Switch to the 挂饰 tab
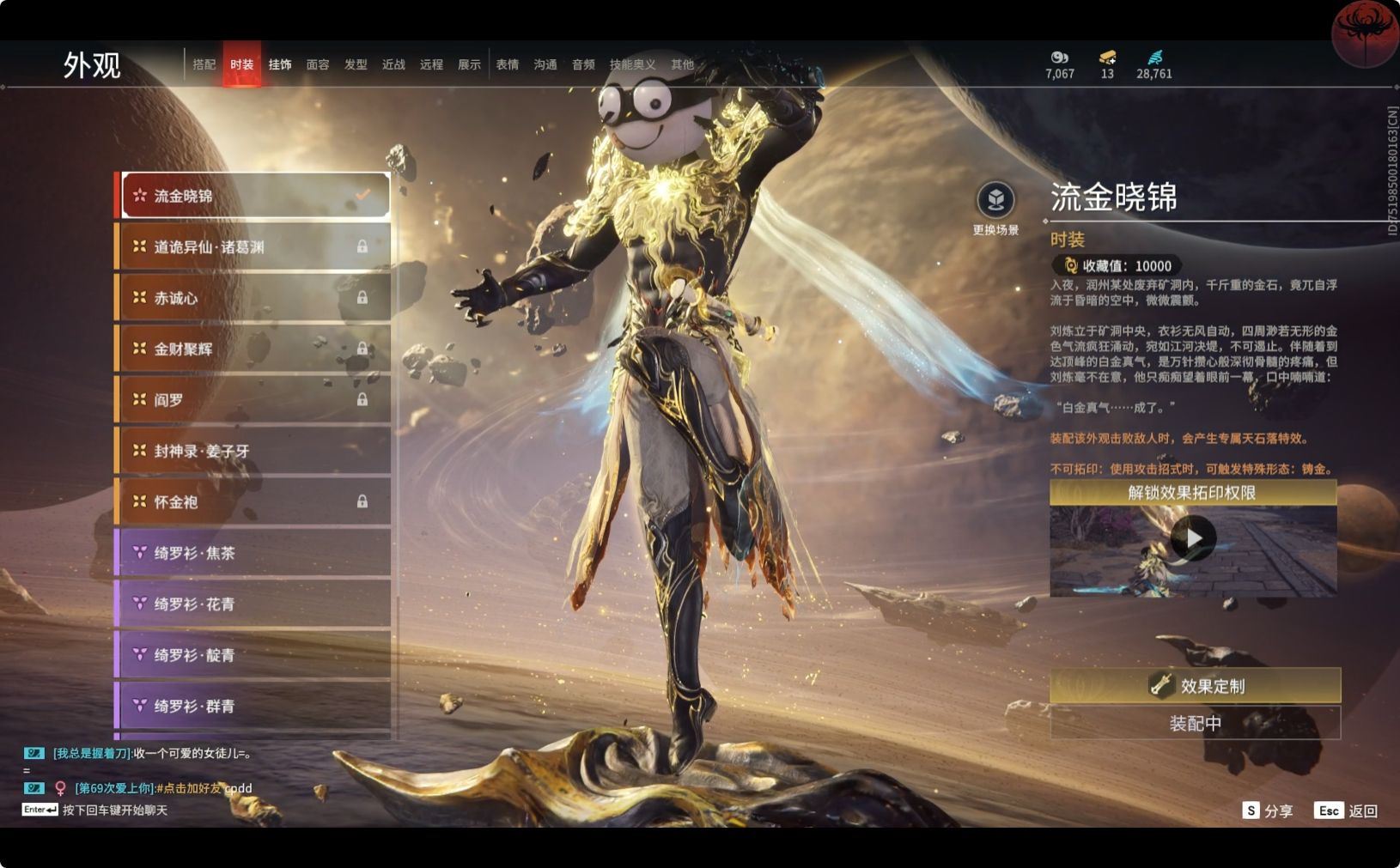Image resolution: width=1400 pixels, height=868 pixels. click(x=280, y=64)
